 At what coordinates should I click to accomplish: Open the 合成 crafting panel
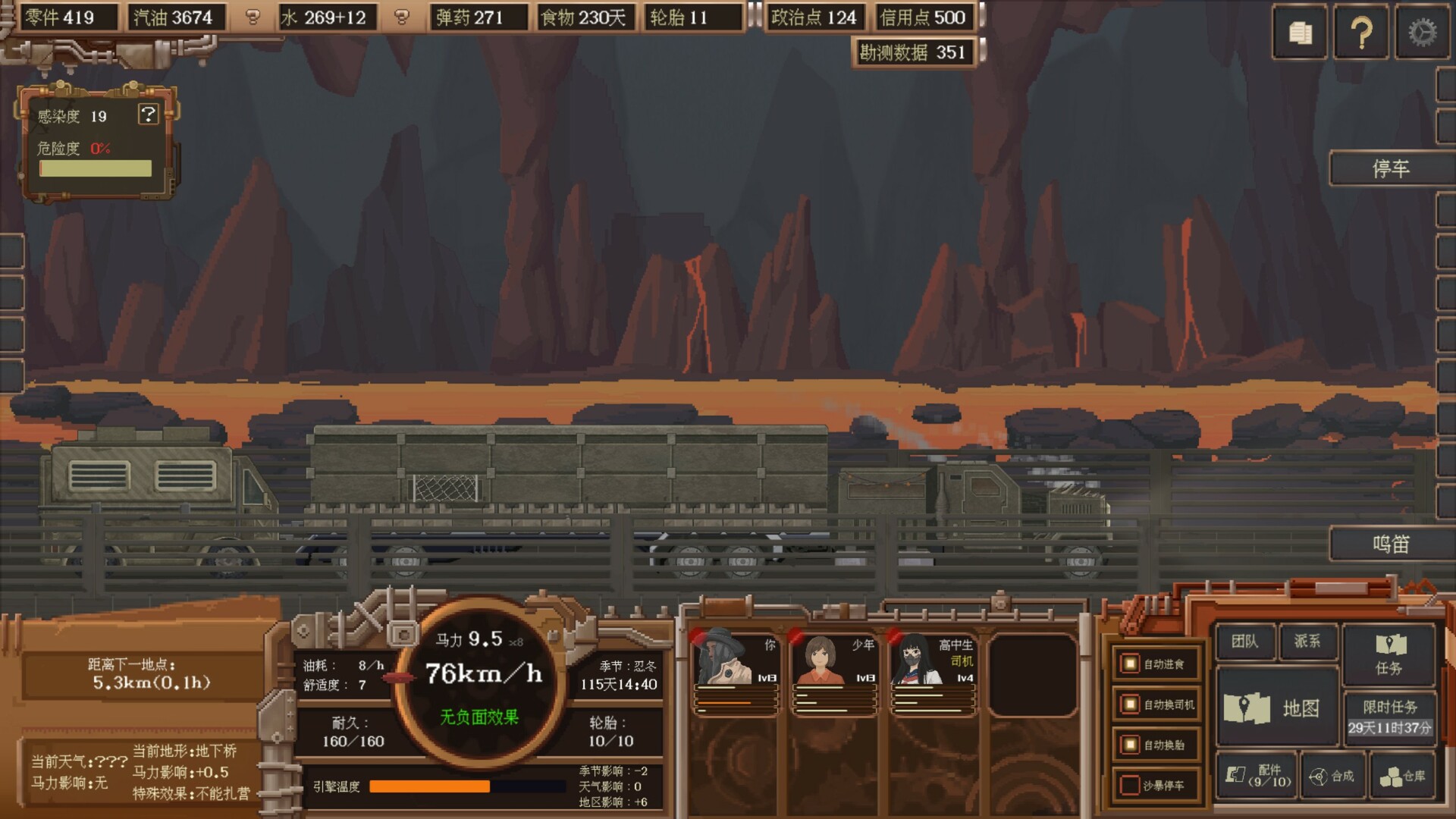click(x=1332, y=776)
